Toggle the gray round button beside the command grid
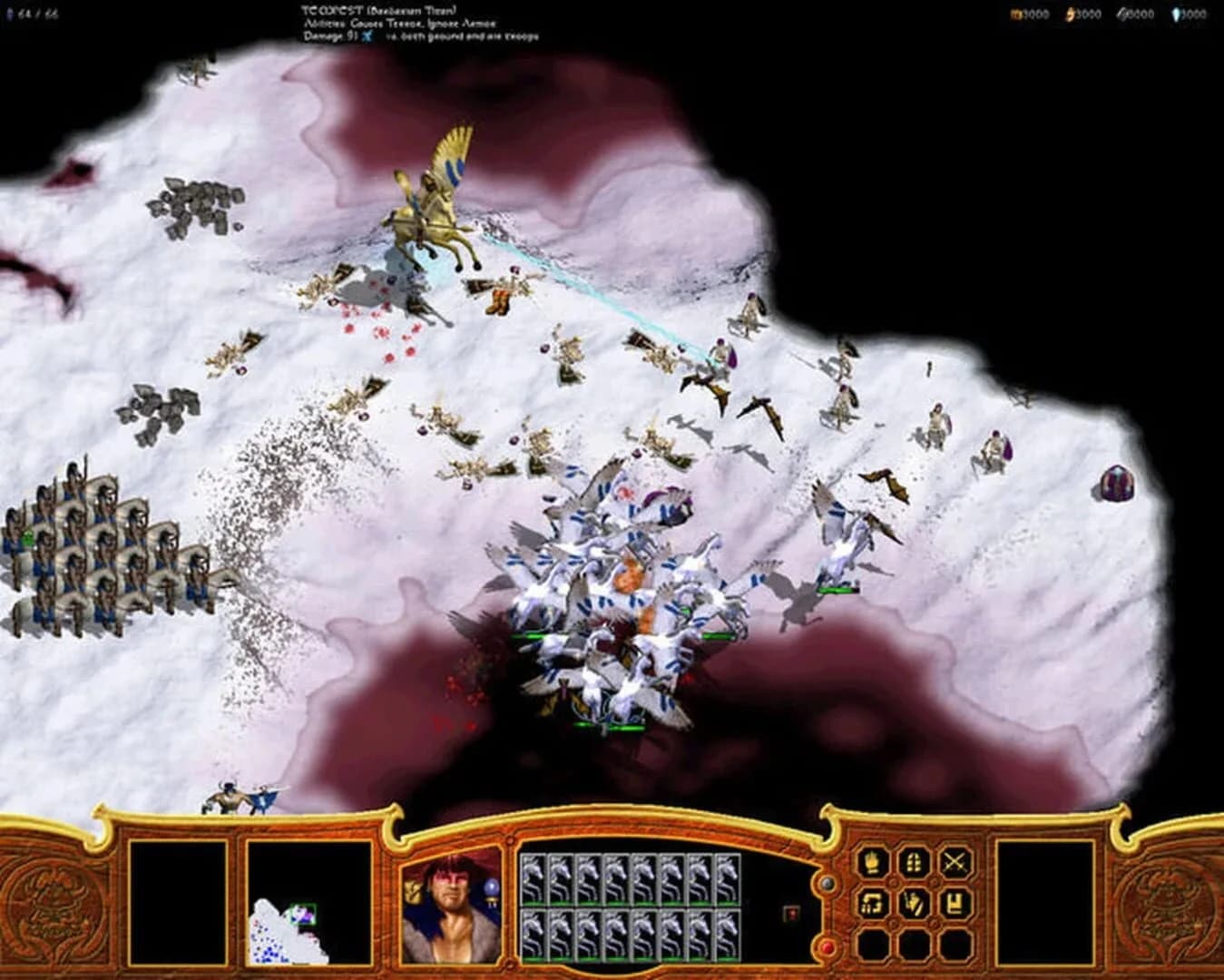This screenshot has height=980, width=1224. [826, 883]
